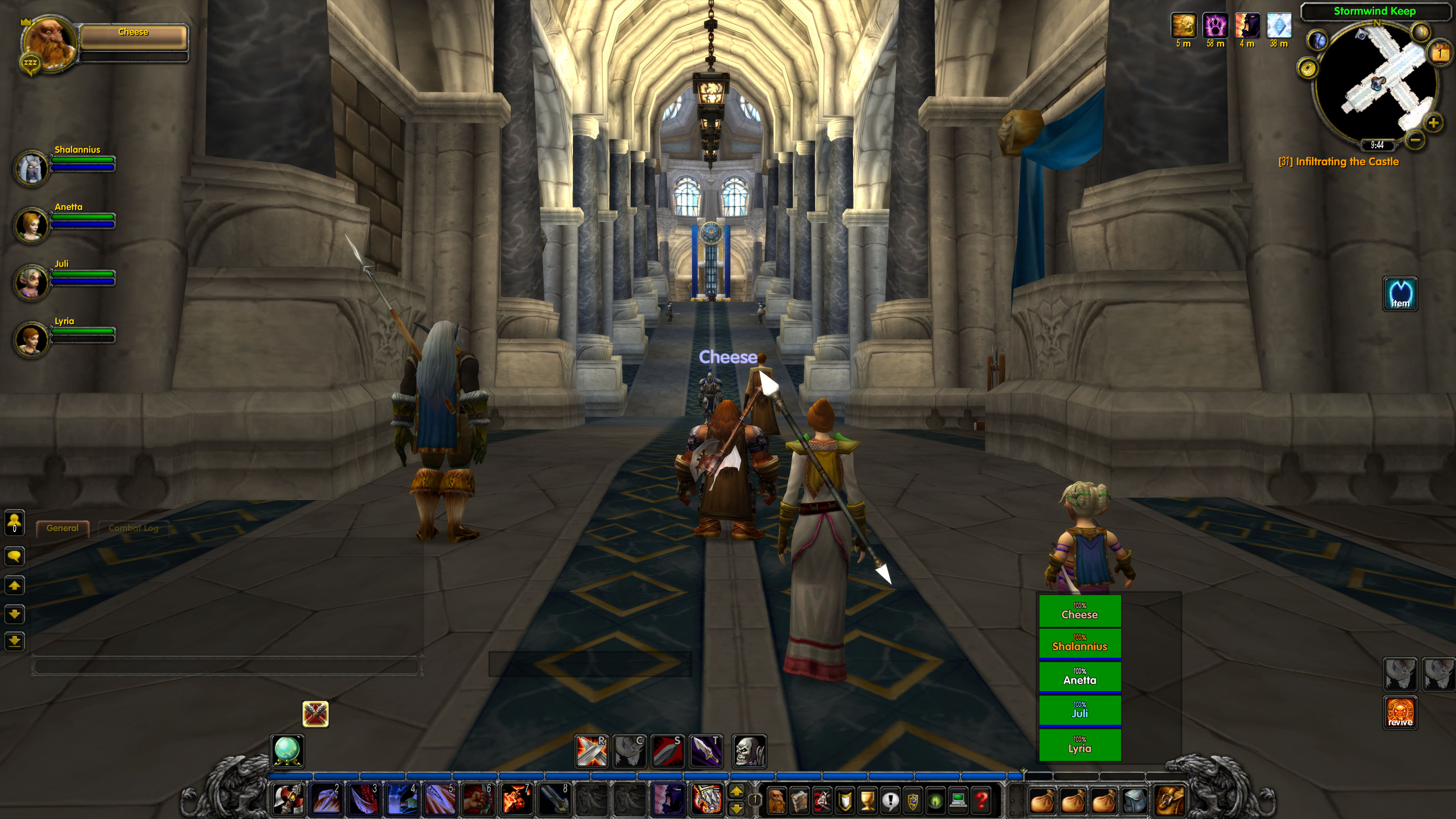Image resolution: width=1456 pixels, height=819 pixels.
Task: Click Juli's green raid frame bar
Action: point(1079,711)
